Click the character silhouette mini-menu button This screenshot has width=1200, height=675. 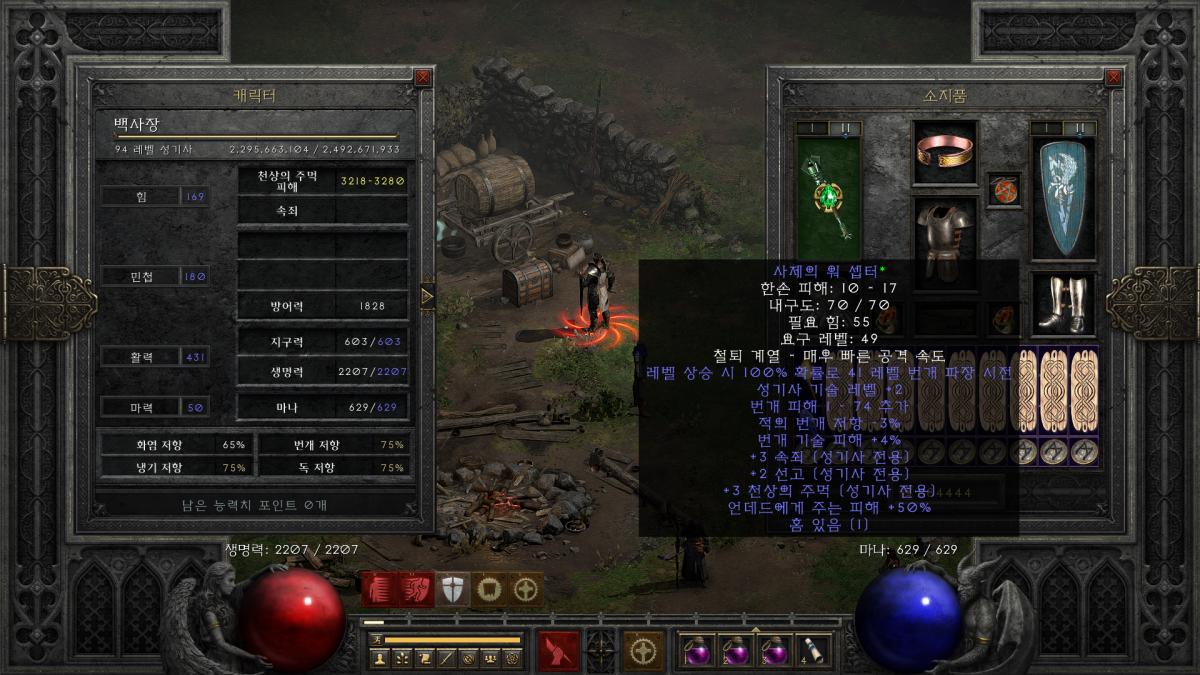click(379, 659)
